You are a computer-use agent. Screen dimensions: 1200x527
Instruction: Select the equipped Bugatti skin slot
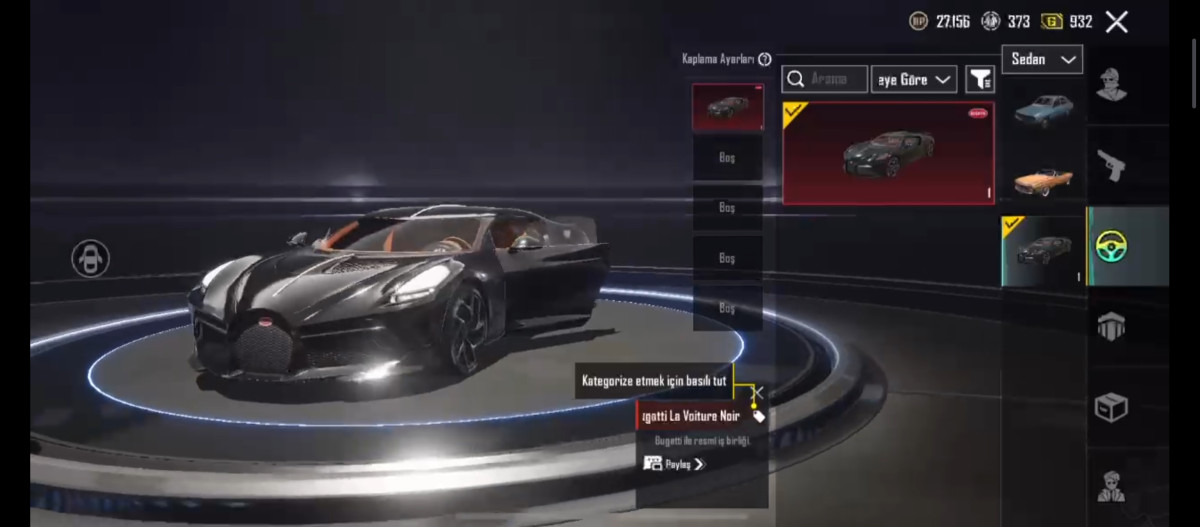[727, 107]
